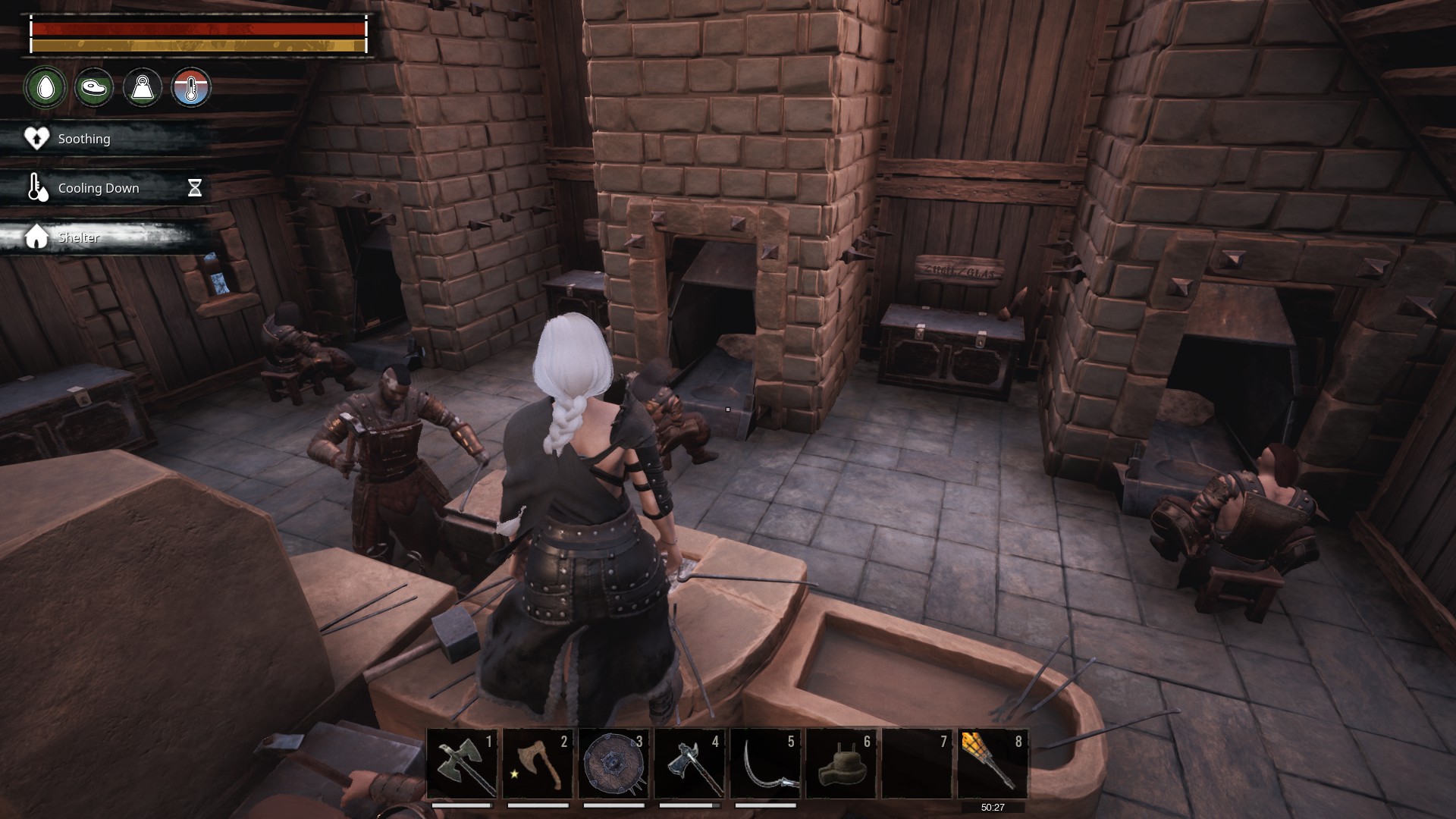
Task: Equip the starred hatchet in slot 2
Action: coord(538,764)
